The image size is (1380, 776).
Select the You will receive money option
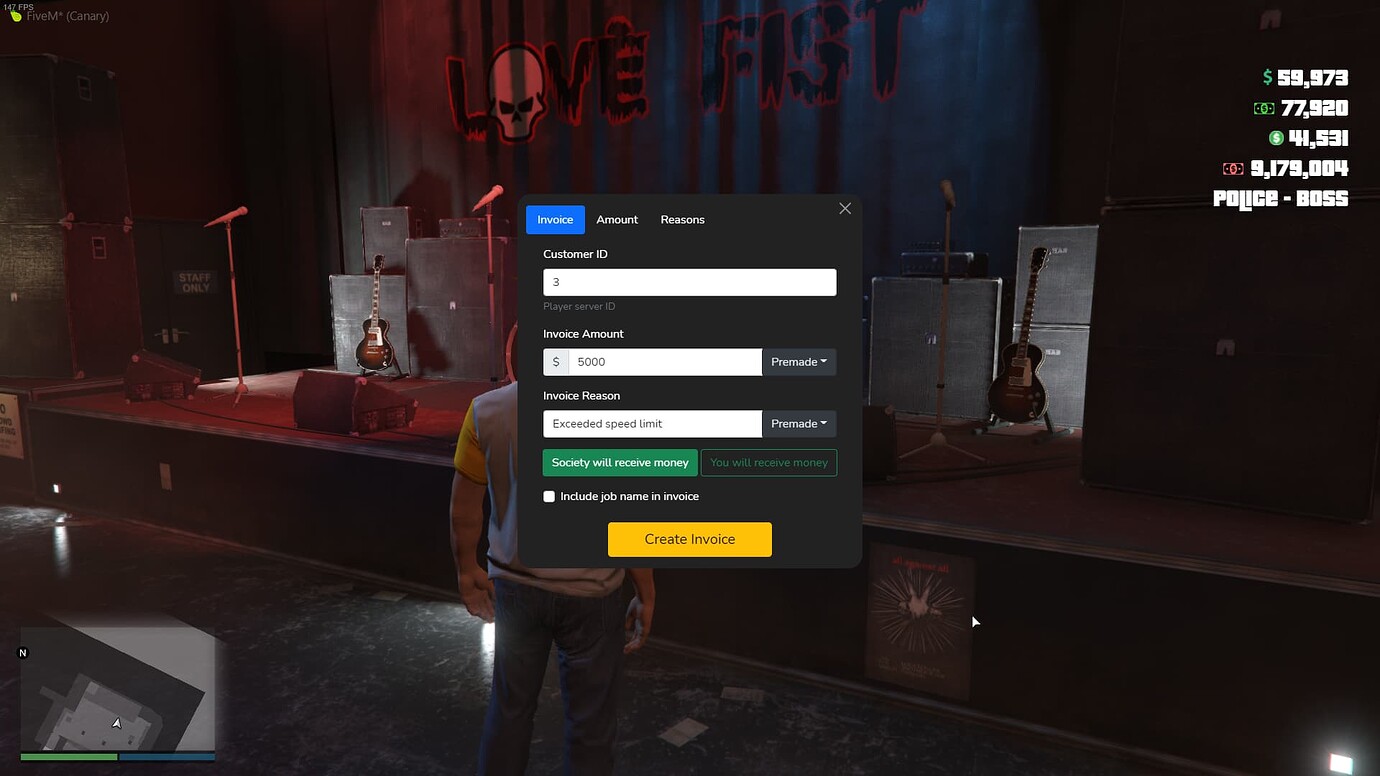coord(768,462)
